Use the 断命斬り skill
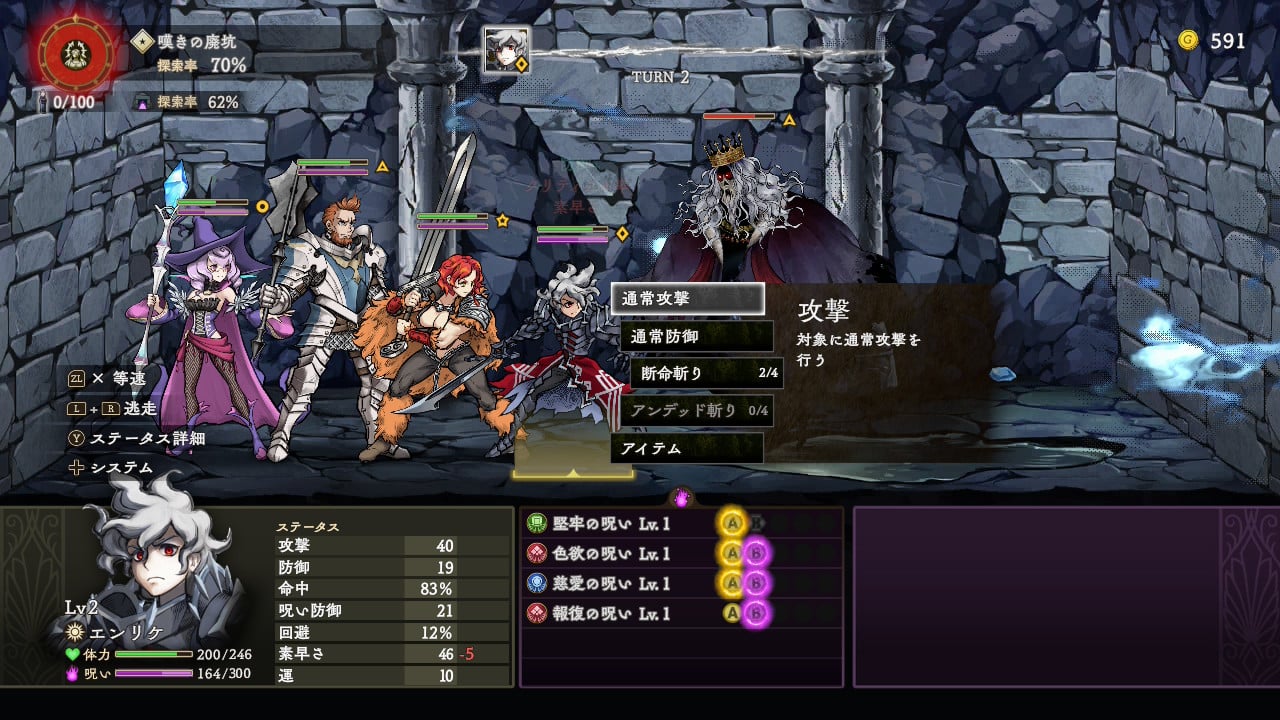 [x=706, y=374]
